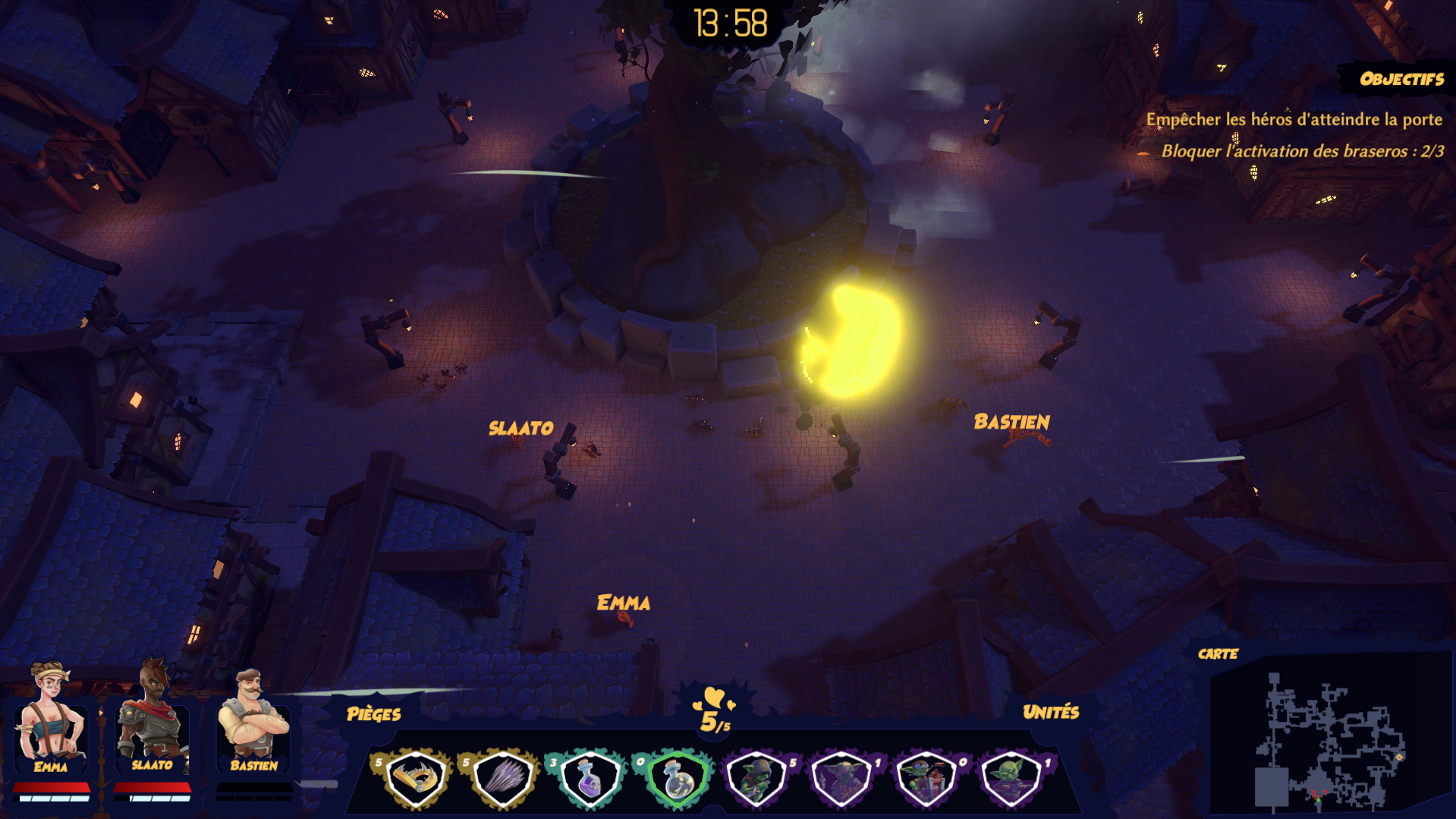Select the purple skull poison flask
This screenshot has height=819, width=1456.
pos(589,778)
